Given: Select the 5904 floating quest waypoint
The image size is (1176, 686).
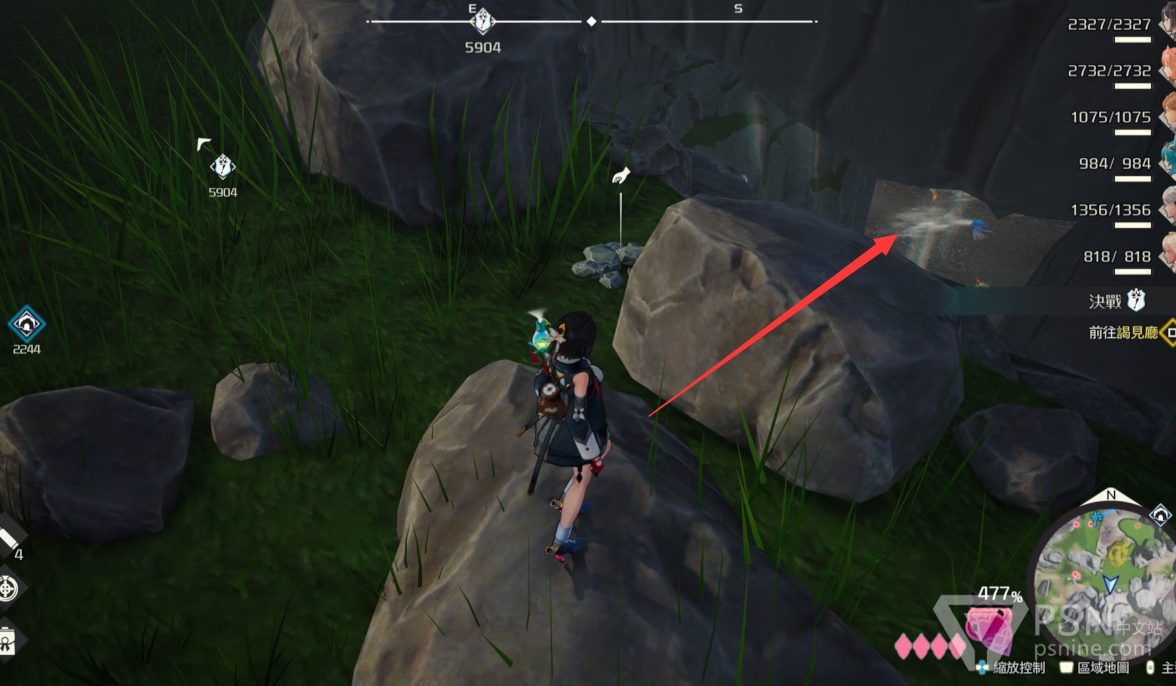Looking at the screenshot, I should [x=222, y=167].
